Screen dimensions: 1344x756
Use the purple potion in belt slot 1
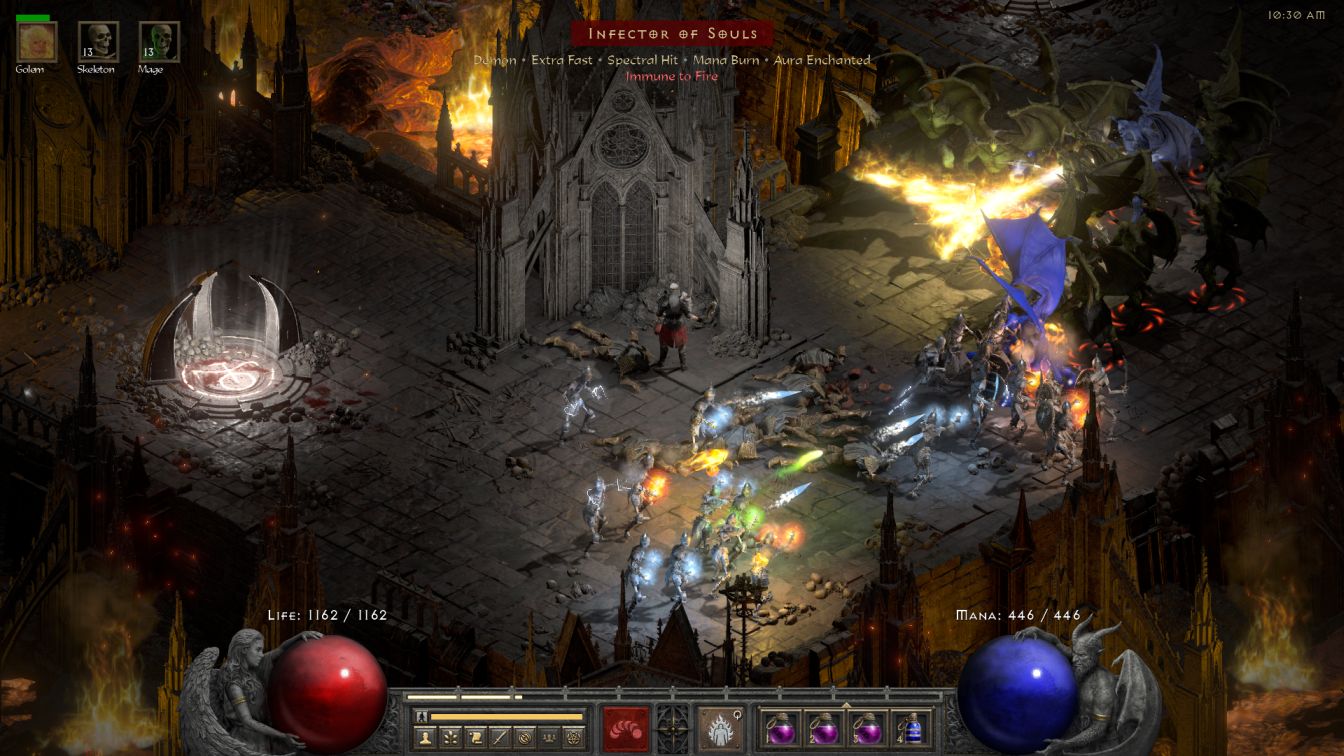[x=781, y=729]
